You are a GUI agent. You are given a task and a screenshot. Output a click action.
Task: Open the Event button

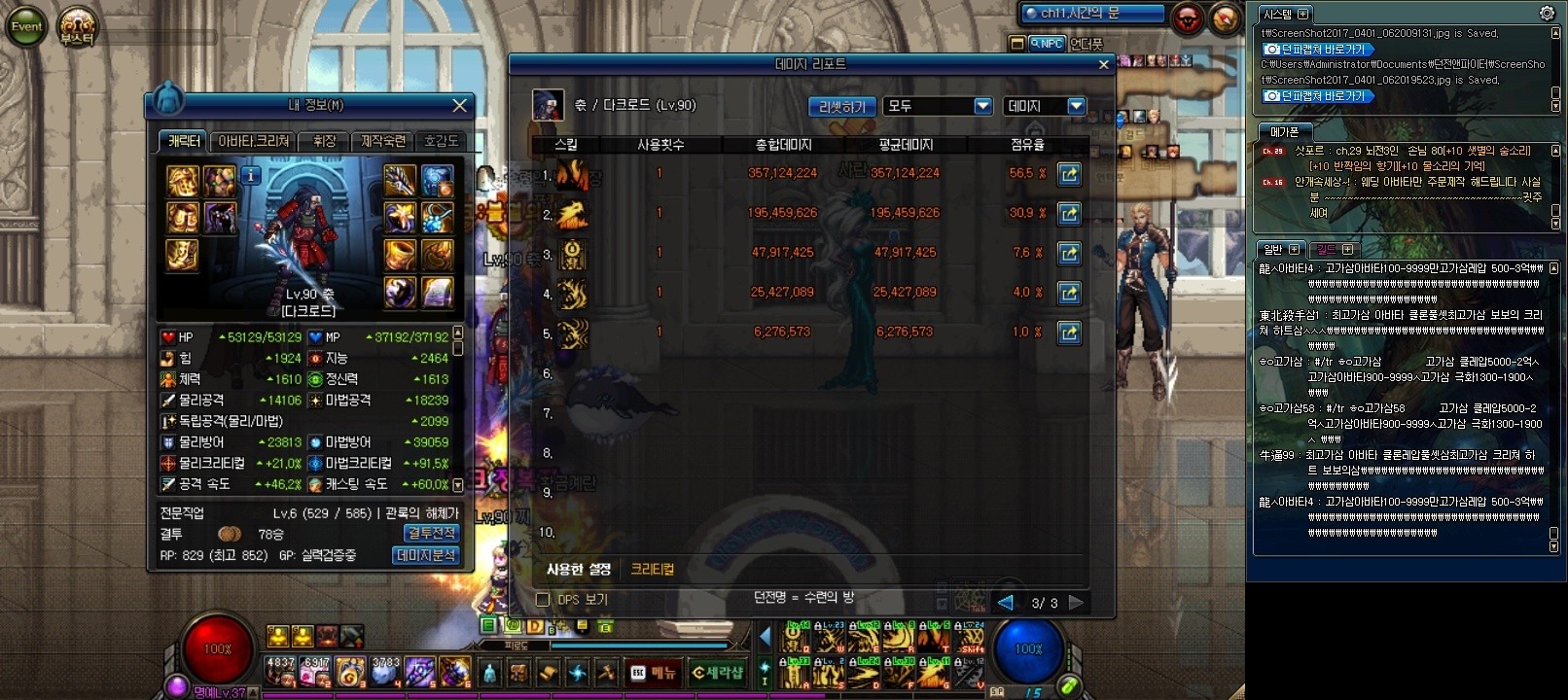[x=26, y=26]
